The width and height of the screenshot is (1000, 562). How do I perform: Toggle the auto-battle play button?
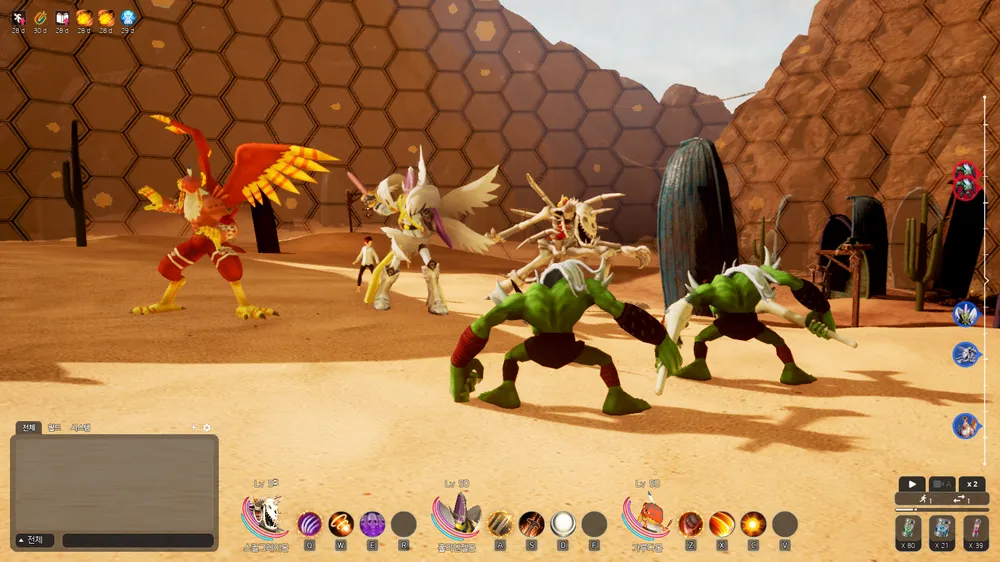click(x=911, y=484)
